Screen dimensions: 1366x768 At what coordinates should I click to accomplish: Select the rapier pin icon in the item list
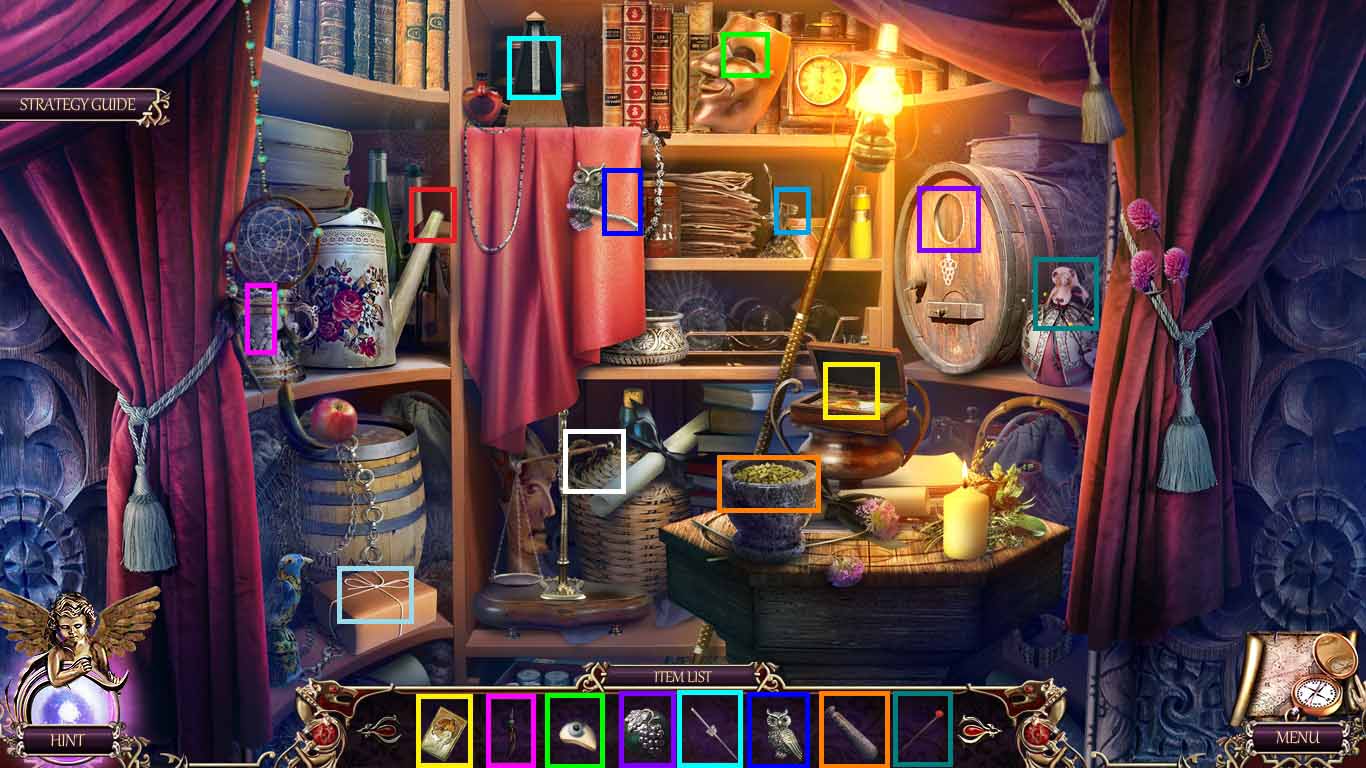pos(711,731)
